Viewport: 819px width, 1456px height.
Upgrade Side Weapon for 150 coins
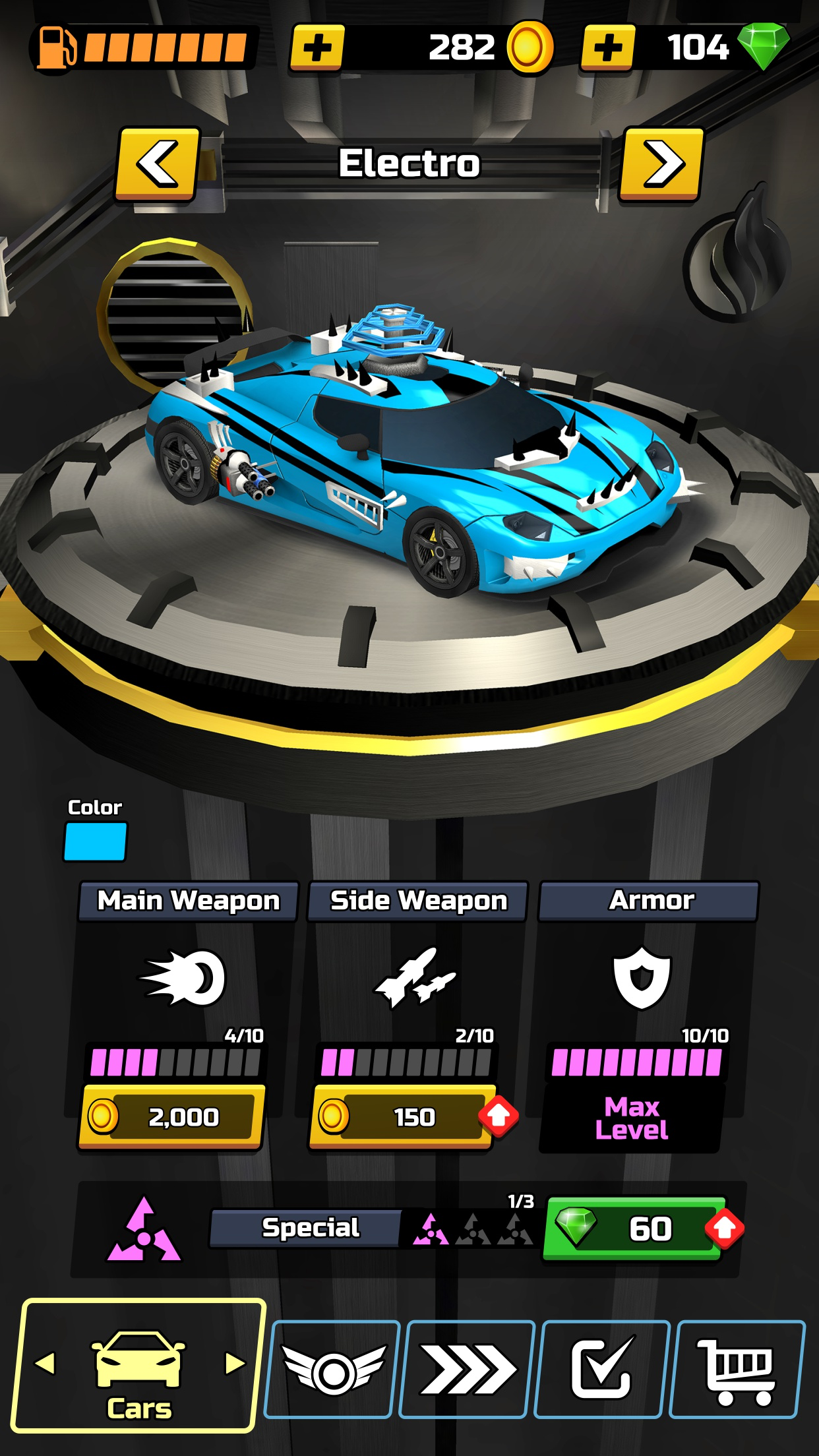[x=402, y=1116]
